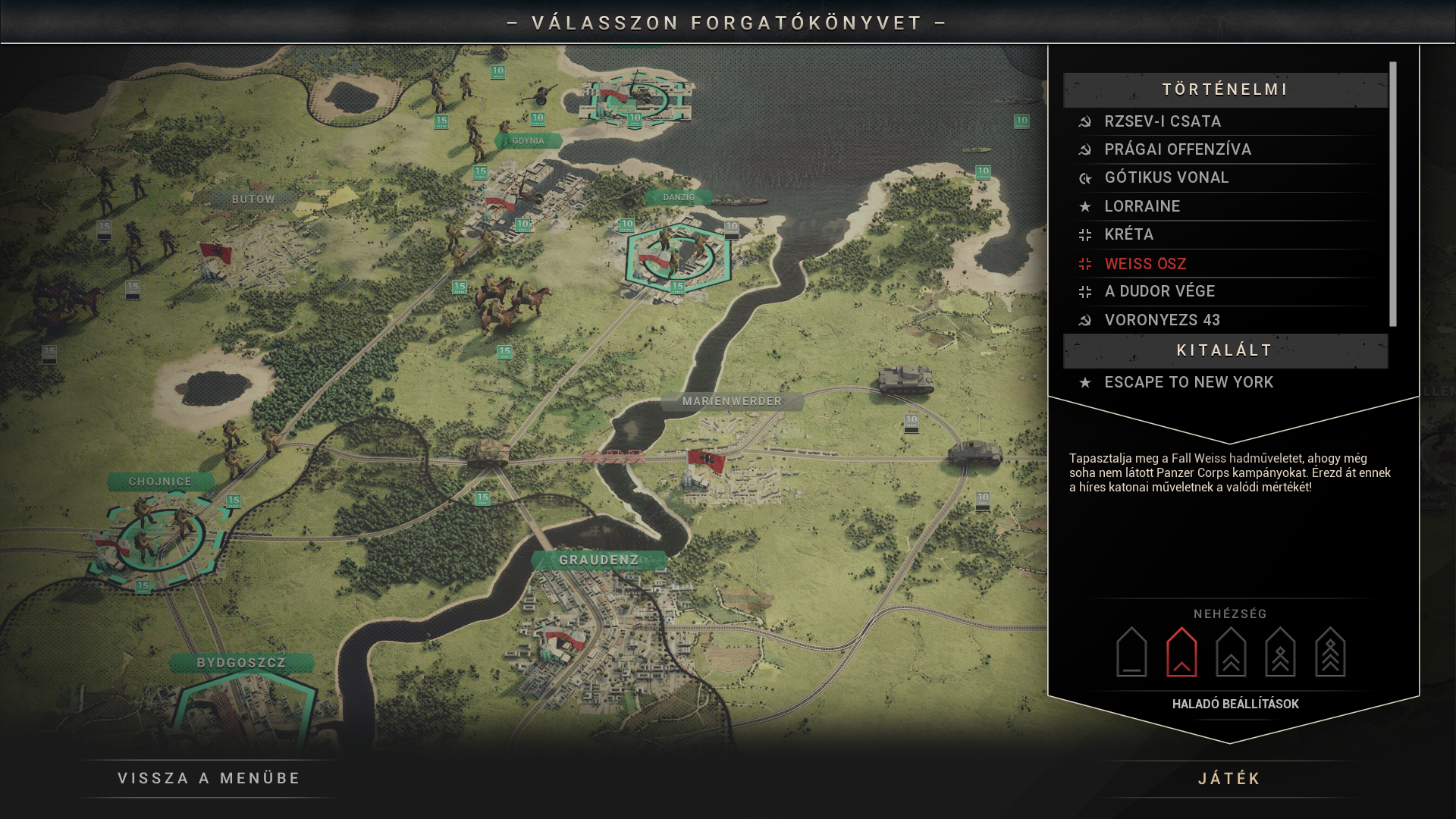Pick the triple-chevron difficulty badge
The height and width of the screenshot is (819, 1456).
tap(1280, 652)
